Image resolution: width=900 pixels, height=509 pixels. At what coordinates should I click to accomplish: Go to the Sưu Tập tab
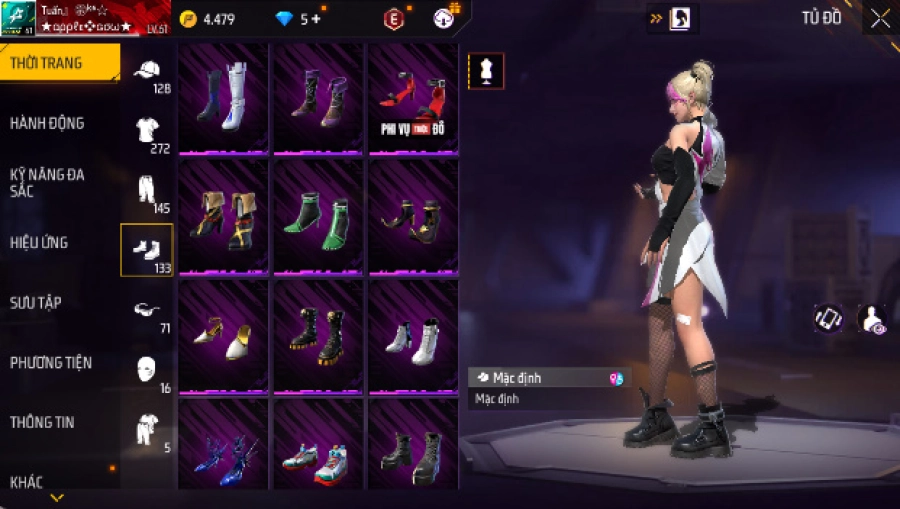[37, 302]
